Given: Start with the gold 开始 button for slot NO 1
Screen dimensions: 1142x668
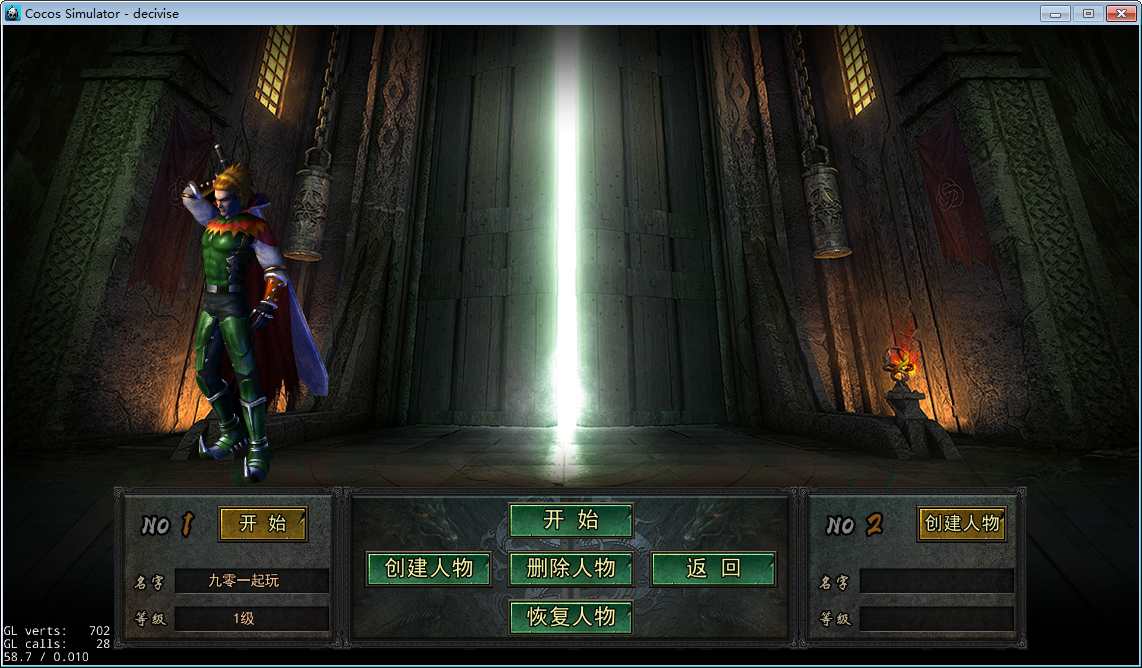Looking at the screenshot, I should (263, 523).
